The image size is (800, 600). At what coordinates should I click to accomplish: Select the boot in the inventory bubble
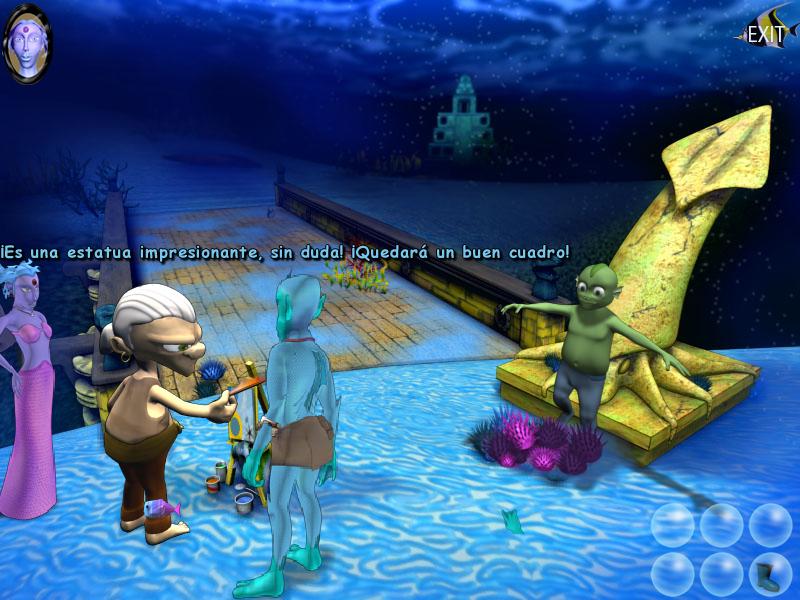tap(769, 574)
